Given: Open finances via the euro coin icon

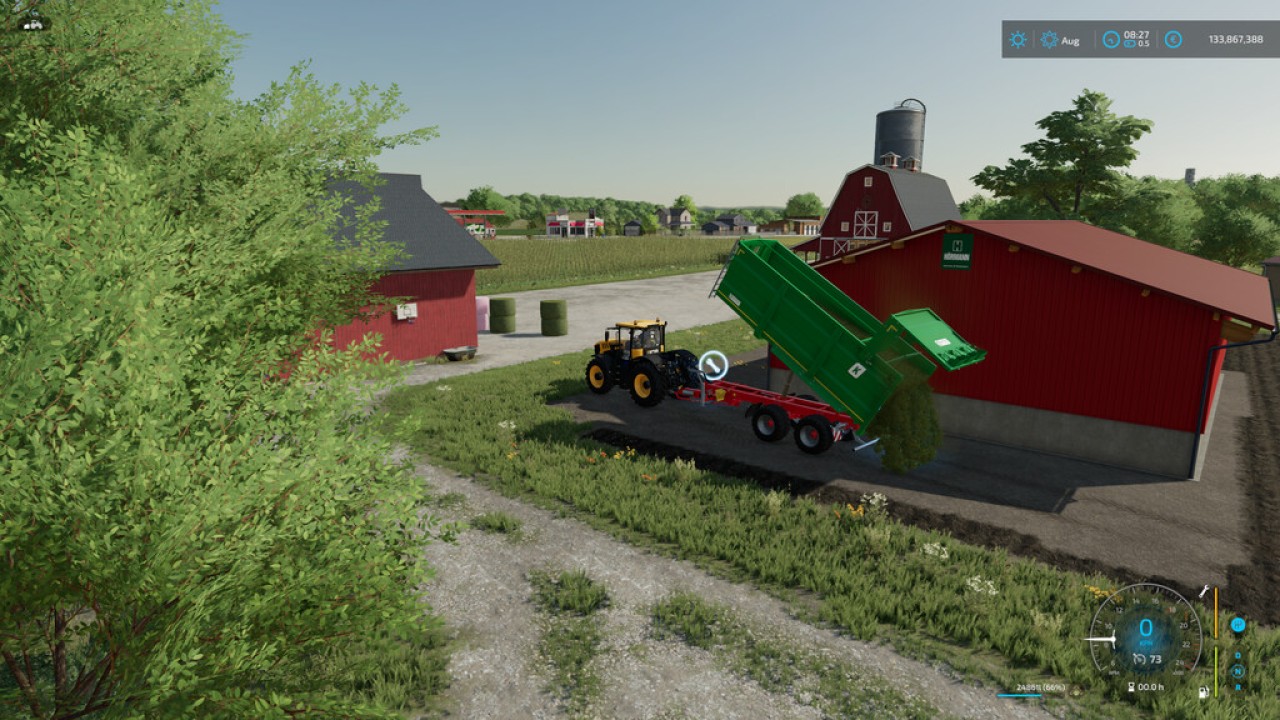Looking at the screenshot, I should point(1173,40).
